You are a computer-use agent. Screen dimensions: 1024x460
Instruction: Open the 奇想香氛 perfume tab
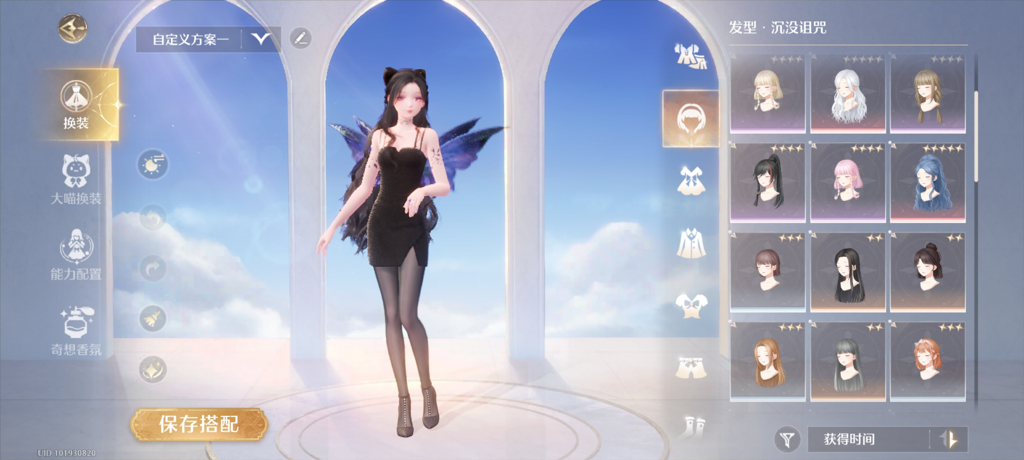(x=76, y=330)
